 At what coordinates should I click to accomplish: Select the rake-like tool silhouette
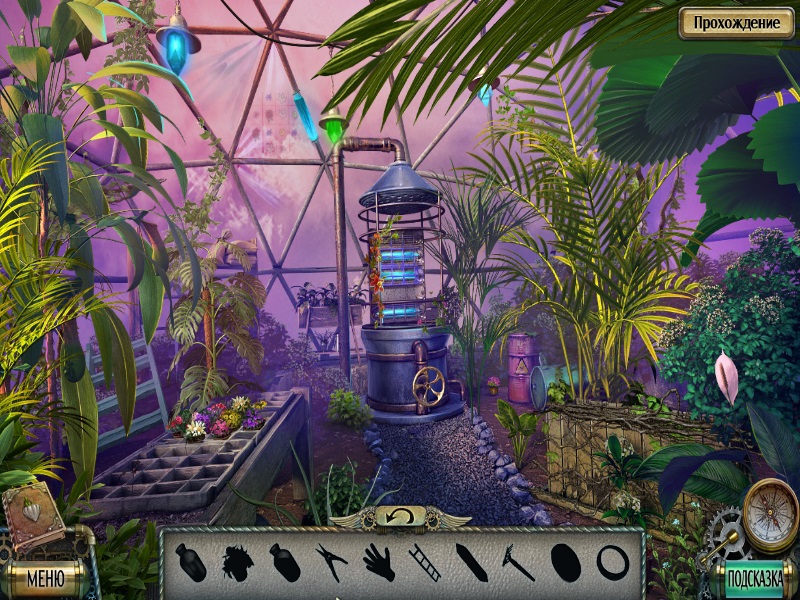(516, 561)
